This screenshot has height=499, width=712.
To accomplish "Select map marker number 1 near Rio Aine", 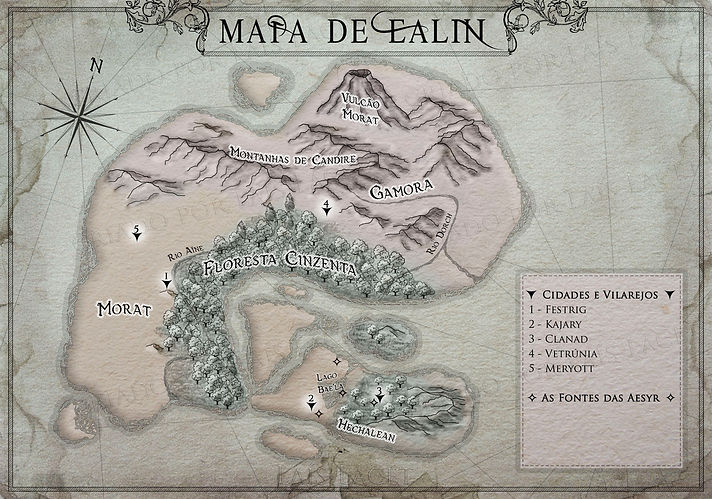I will click(x=166, y=279).
